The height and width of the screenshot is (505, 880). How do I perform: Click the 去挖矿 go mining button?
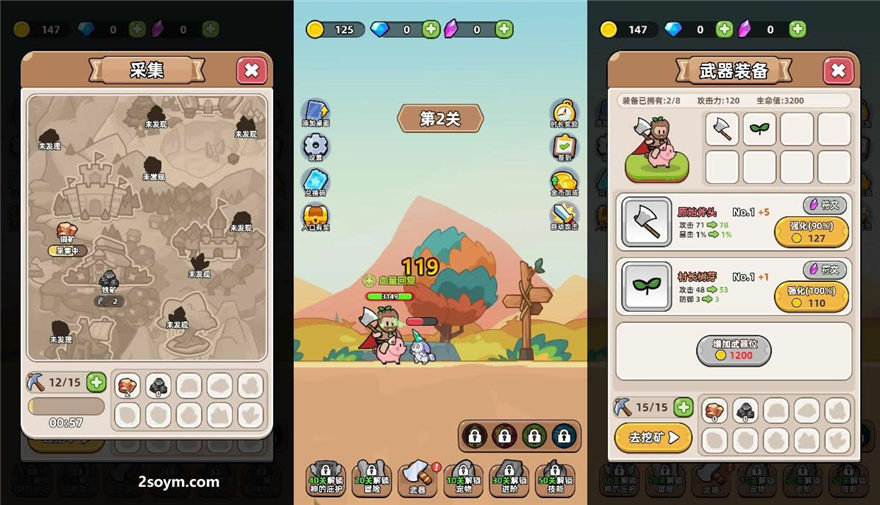pyautogui.click(x=653, y=437)
